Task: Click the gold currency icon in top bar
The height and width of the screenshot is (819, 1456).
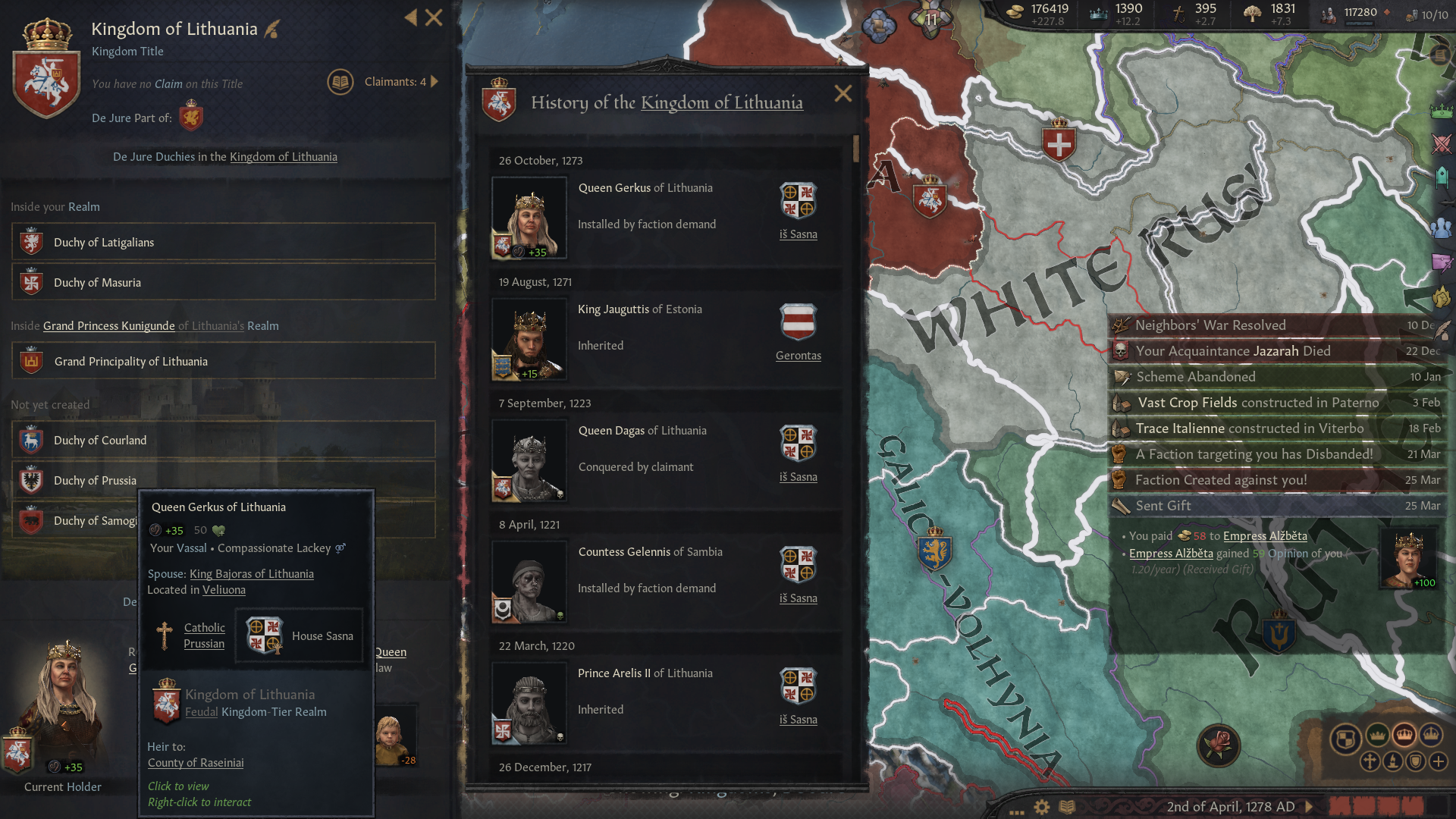Action: coord(1016,11)
